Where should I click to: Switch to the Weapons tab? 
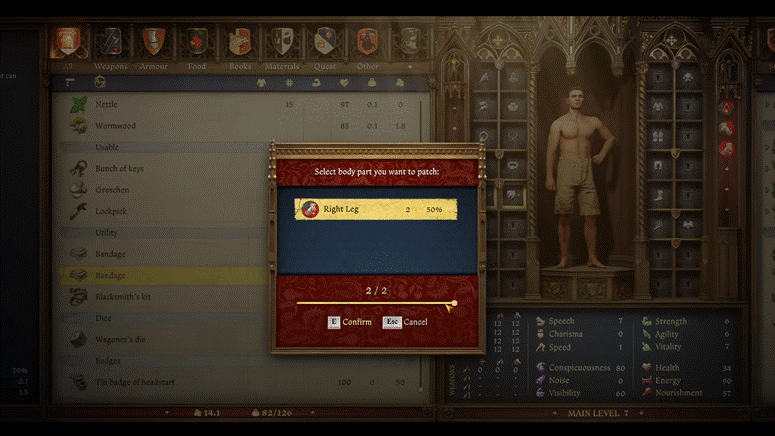tap(109, 42)
